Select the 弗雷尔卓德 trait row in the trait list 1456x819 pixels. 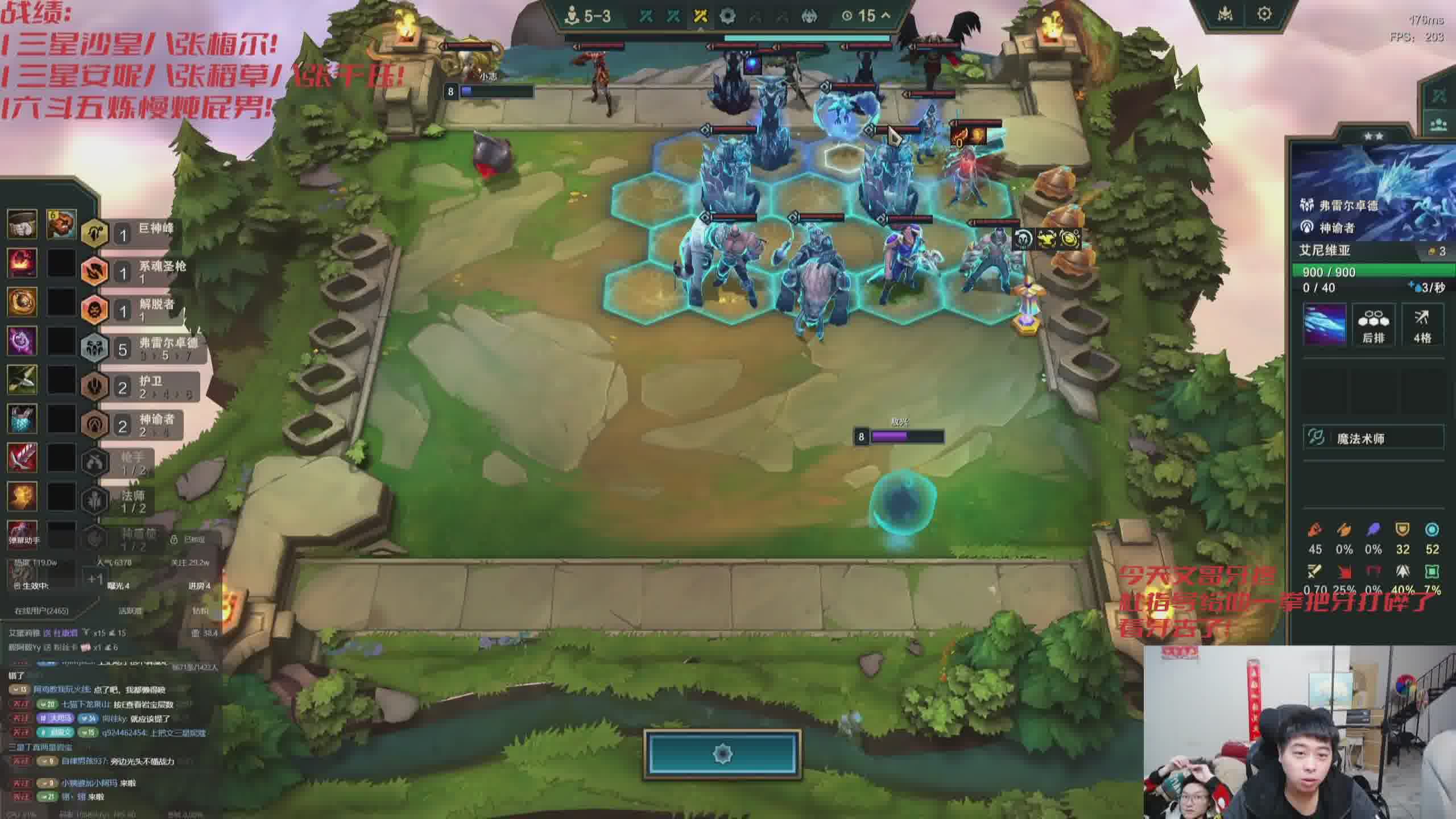click(x=142, y=348)
